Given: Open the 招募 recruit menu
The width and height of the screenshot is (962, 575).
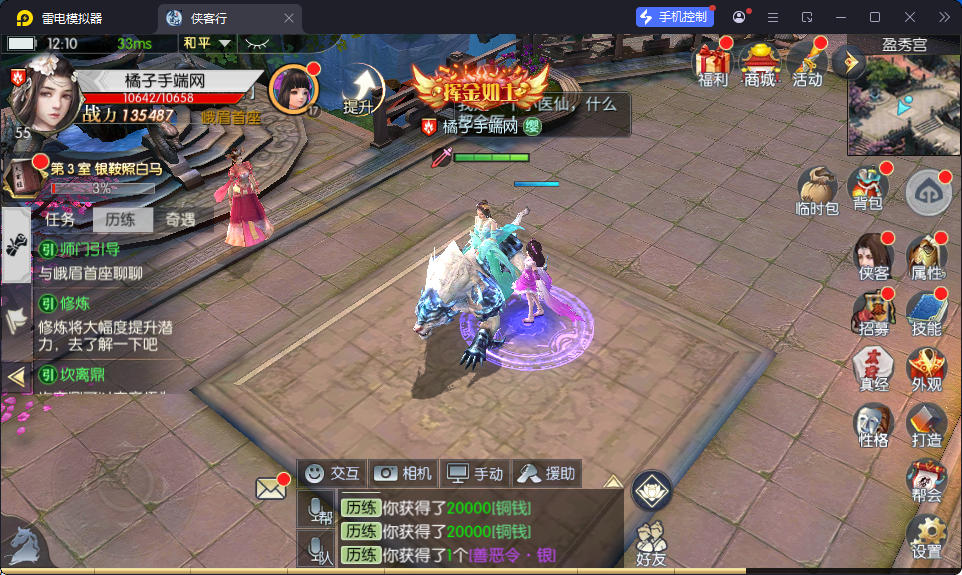Looking at the screenshot, I should point(873,313).
